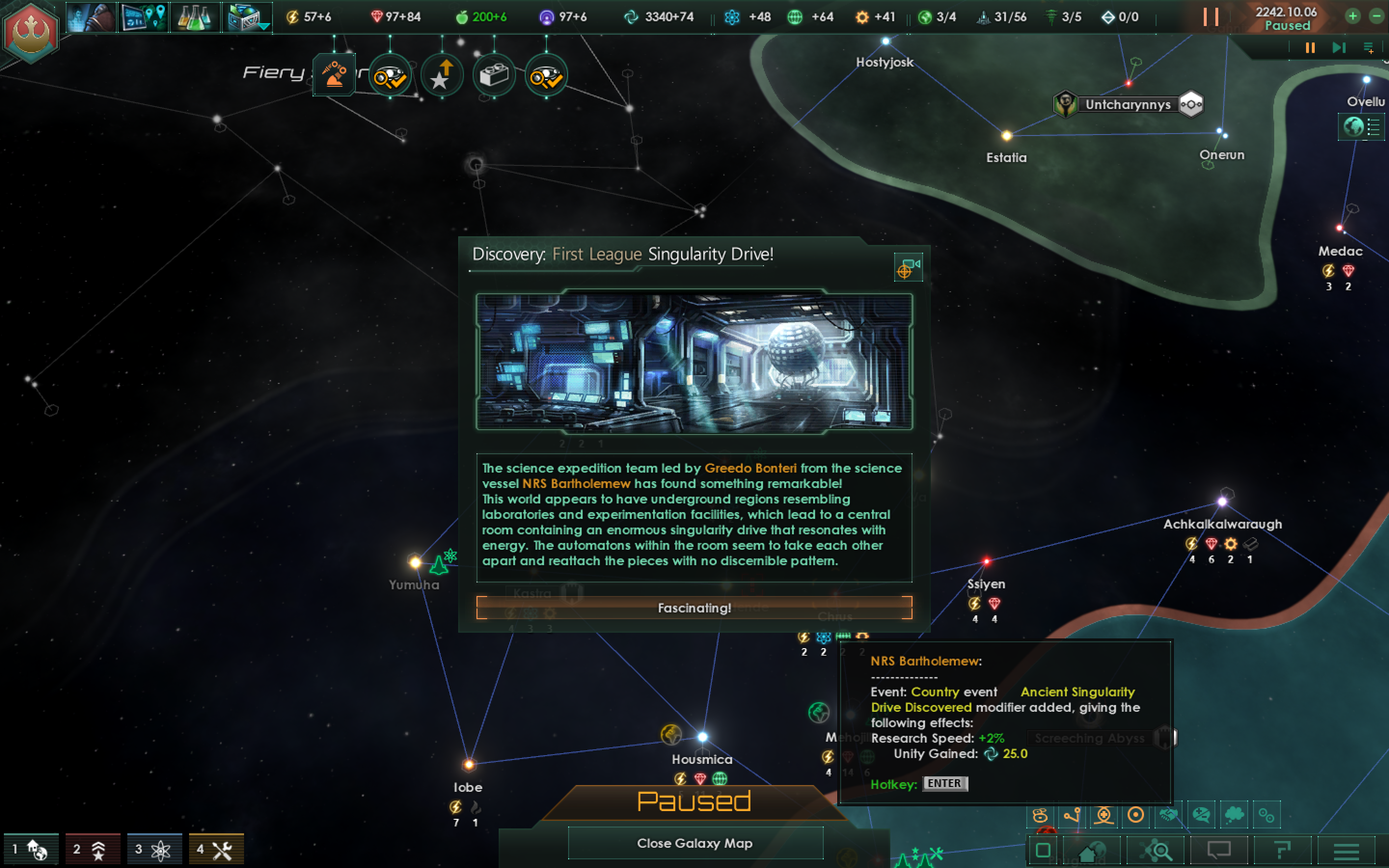Select the diplomacy handshake map mode icon
This screenshot has height=868, width=1389.
[1169, 814]
